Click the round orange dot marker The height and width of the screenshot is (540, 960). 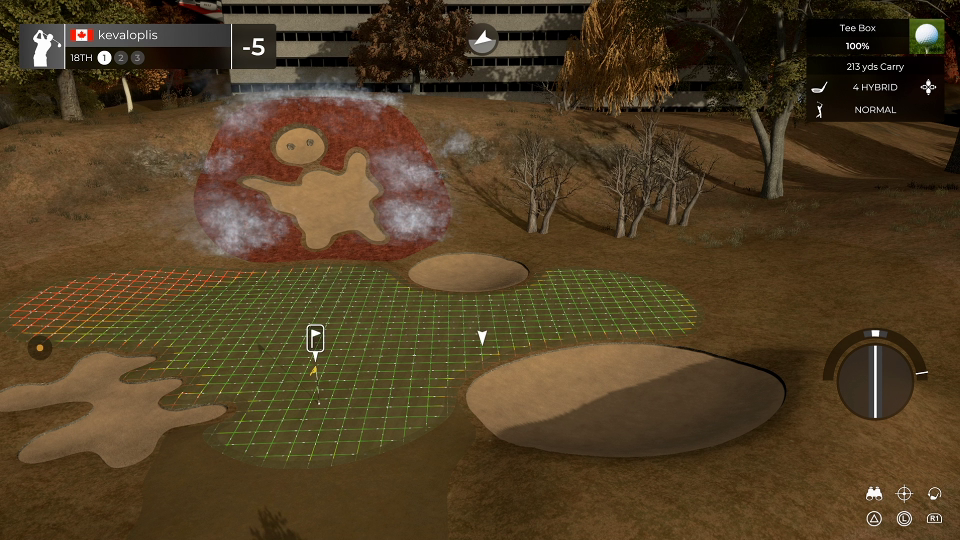[39, 348]
